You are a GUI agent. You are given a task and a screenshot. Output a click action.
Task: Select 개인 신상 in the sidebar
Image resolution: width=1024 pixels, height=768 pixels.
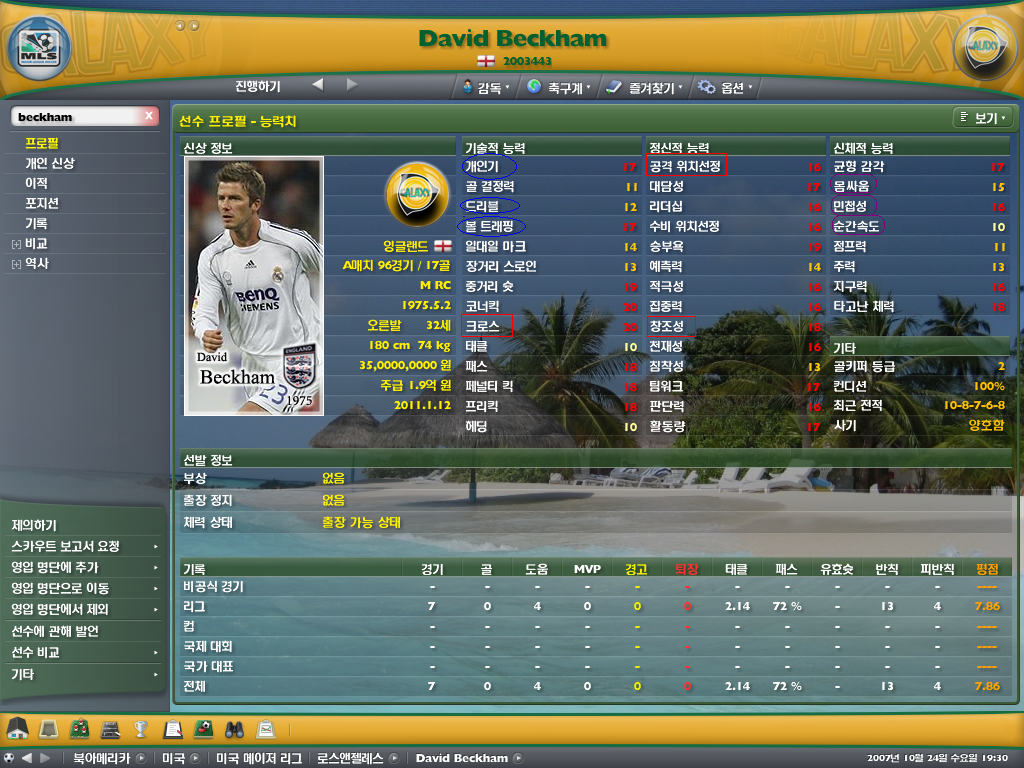(x=50, y=163)
